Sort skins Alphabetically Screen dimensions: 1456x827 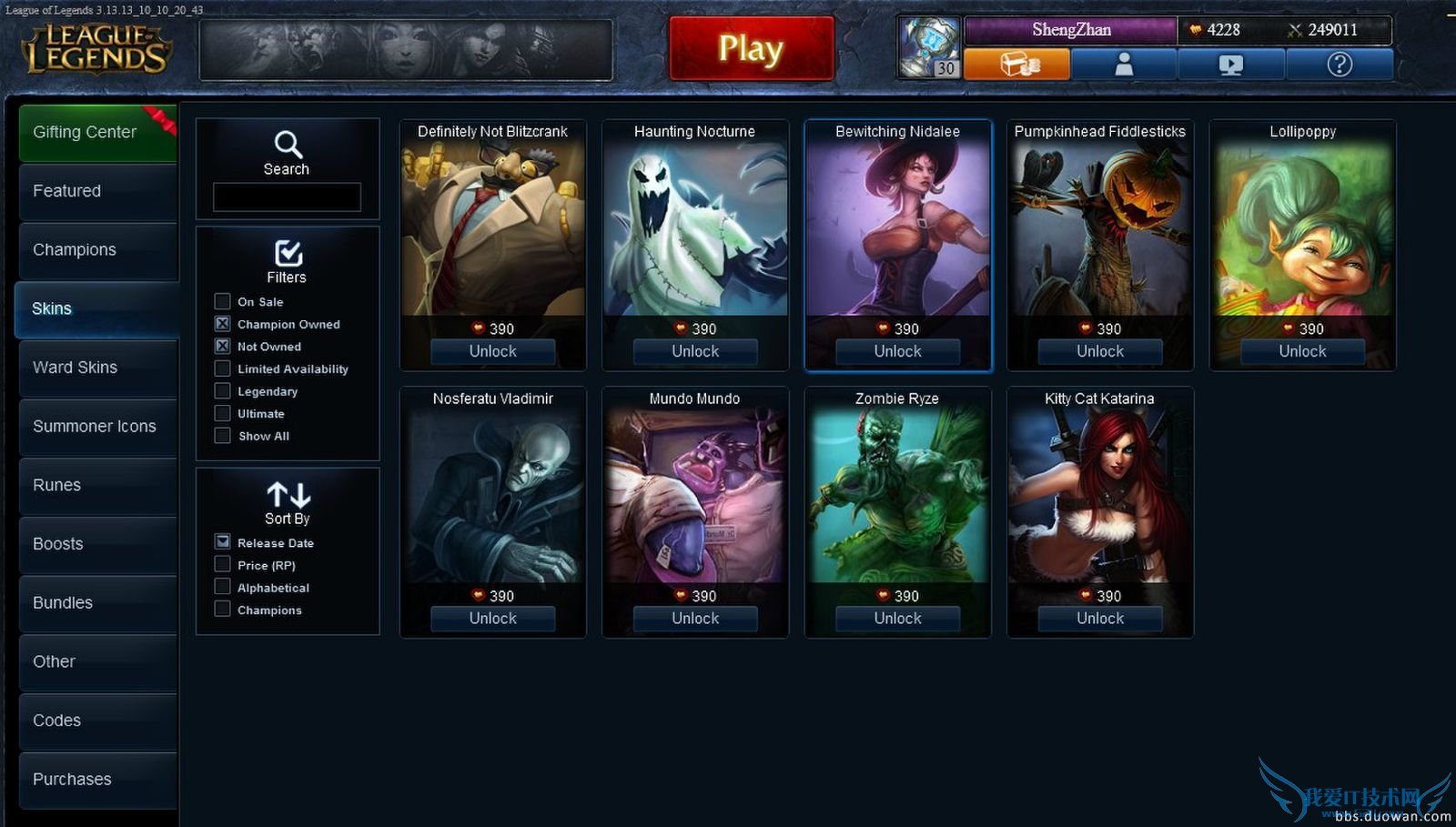[x=222, y=588]
